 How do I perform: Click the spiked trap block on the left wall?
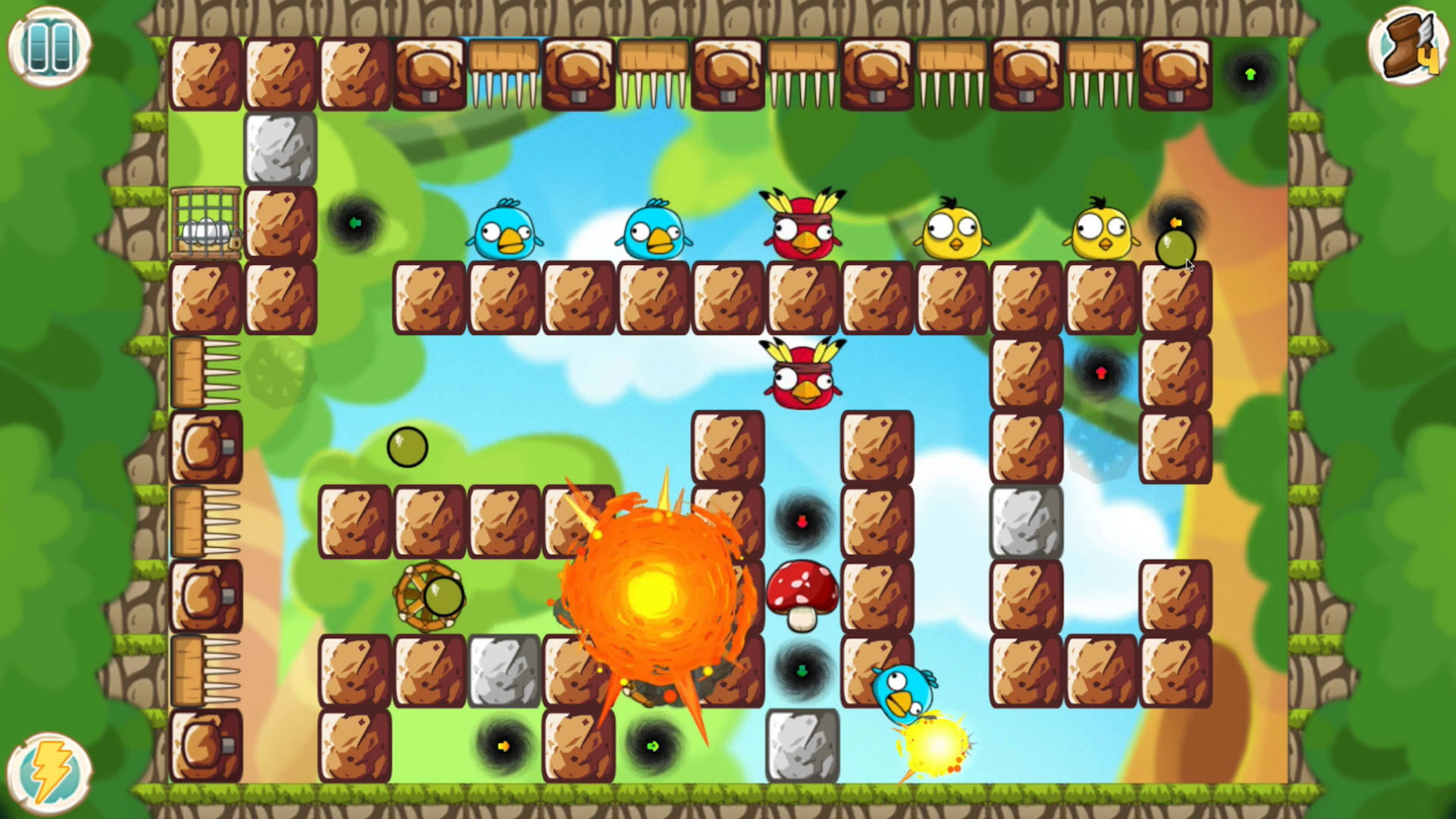click(203, 370)
